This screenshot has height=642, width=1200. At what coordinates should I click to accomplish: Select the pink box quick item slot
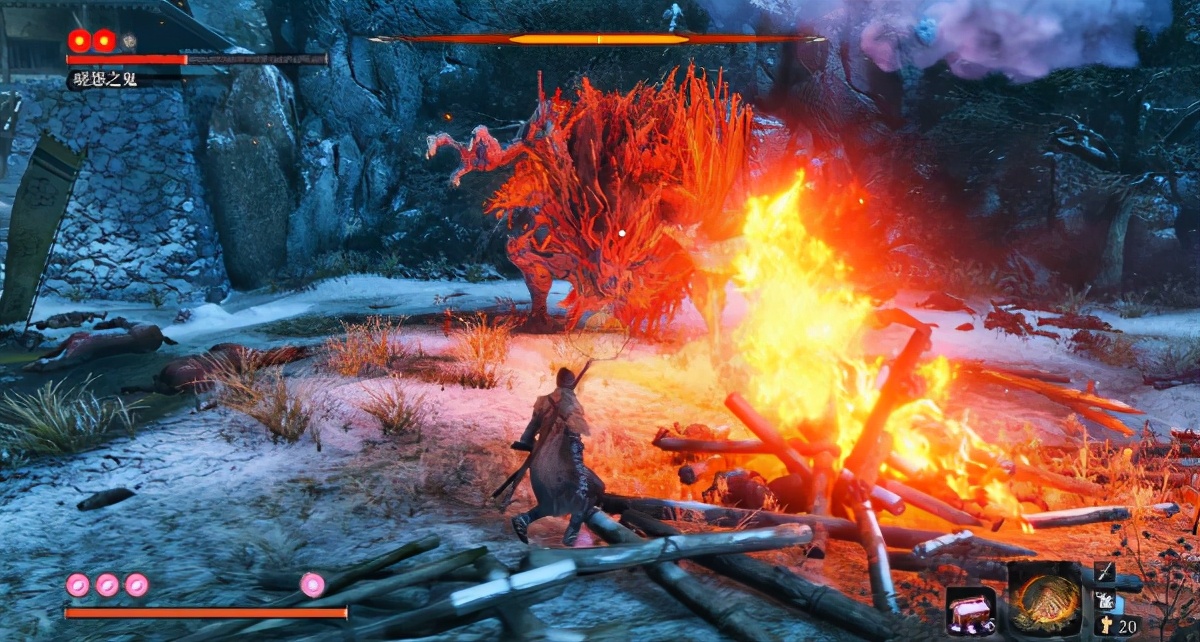[x=970, y=611]
